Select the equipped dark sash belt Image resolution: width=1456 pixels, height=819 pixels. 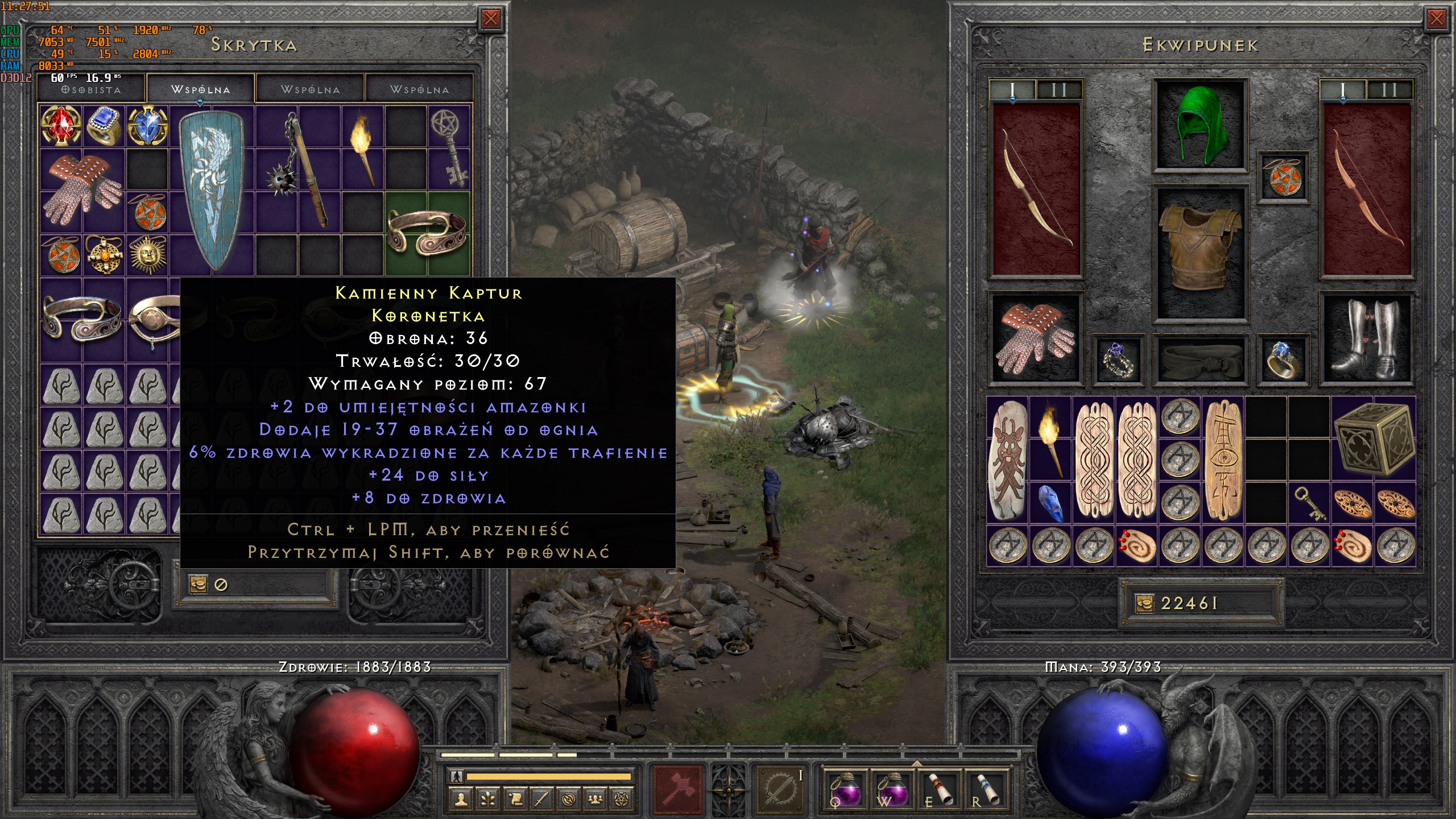click(1200, 360)
